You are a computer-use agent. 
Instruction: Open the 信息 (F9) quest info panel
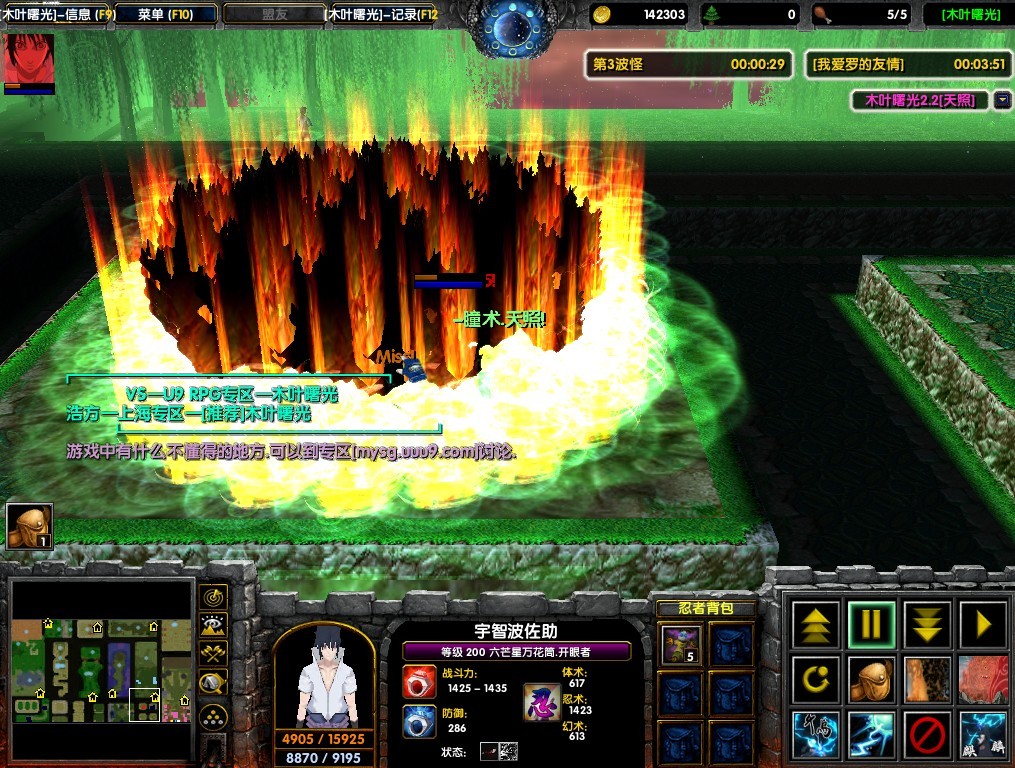coord(57,14)
